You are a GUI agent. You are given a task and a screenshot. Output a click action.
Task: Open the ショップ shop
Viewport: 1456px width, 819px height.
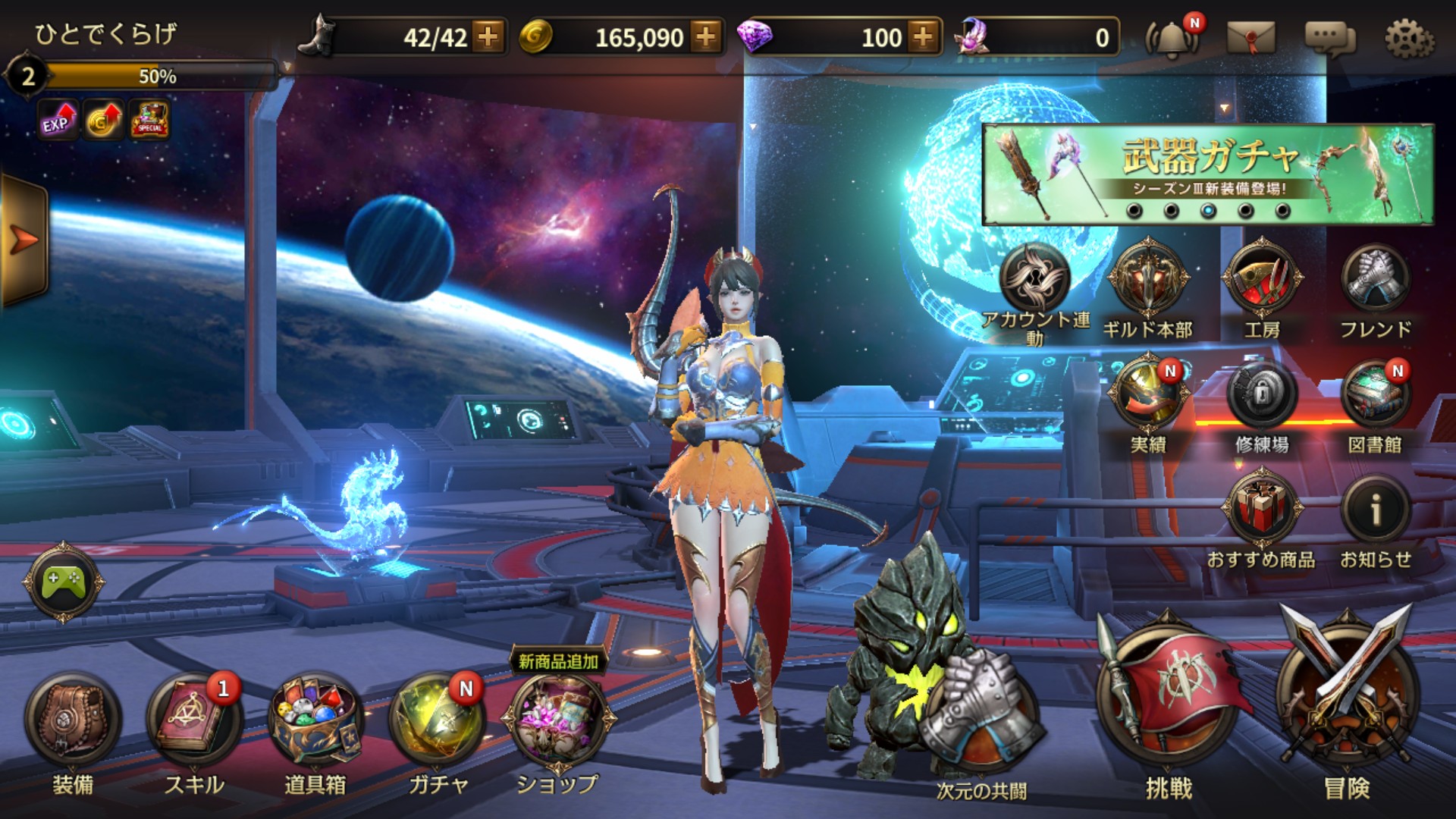(x=558, y=721)
